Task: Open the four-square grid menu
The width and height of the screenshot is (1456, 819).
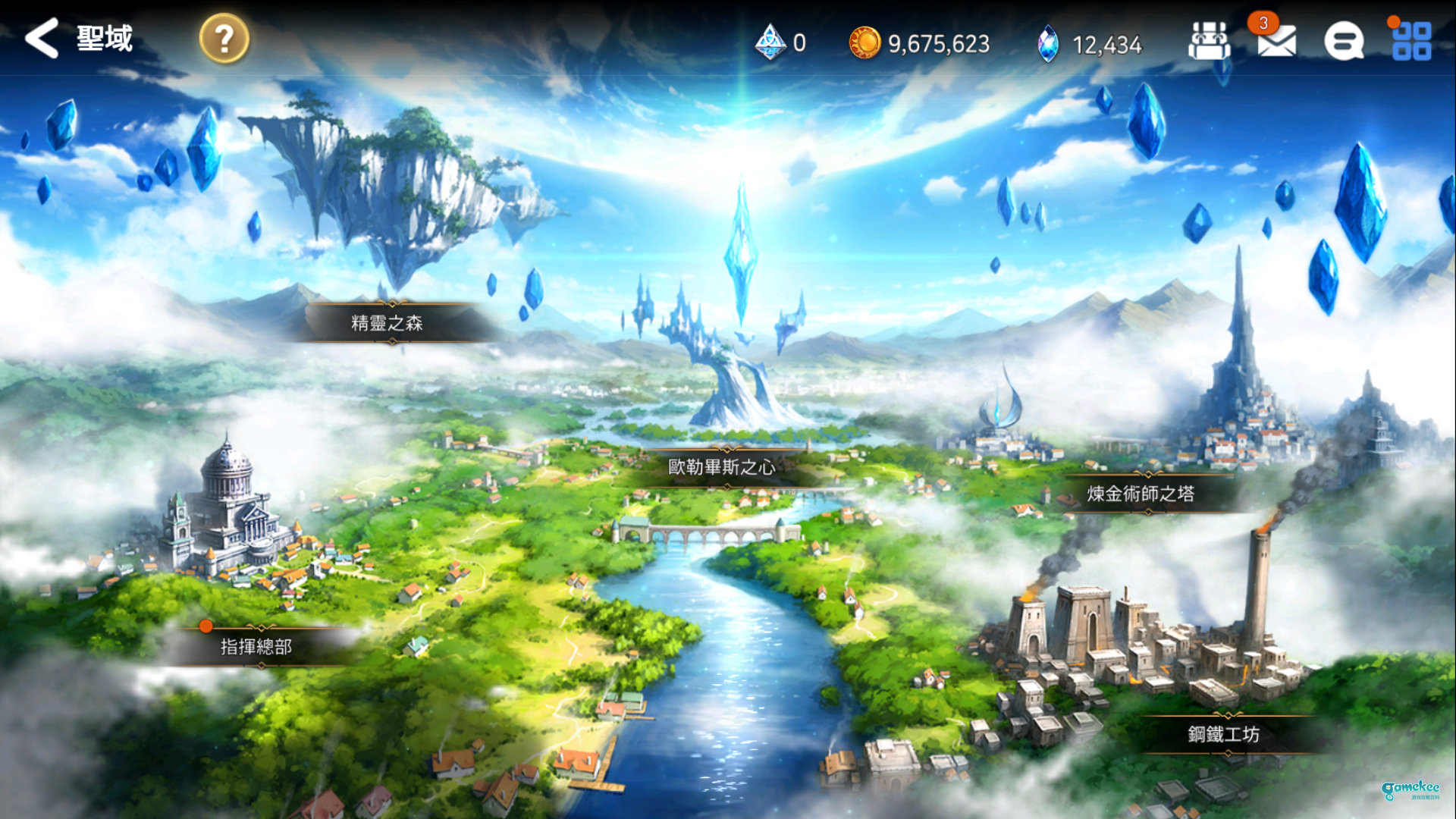Action: (1411, 42)
